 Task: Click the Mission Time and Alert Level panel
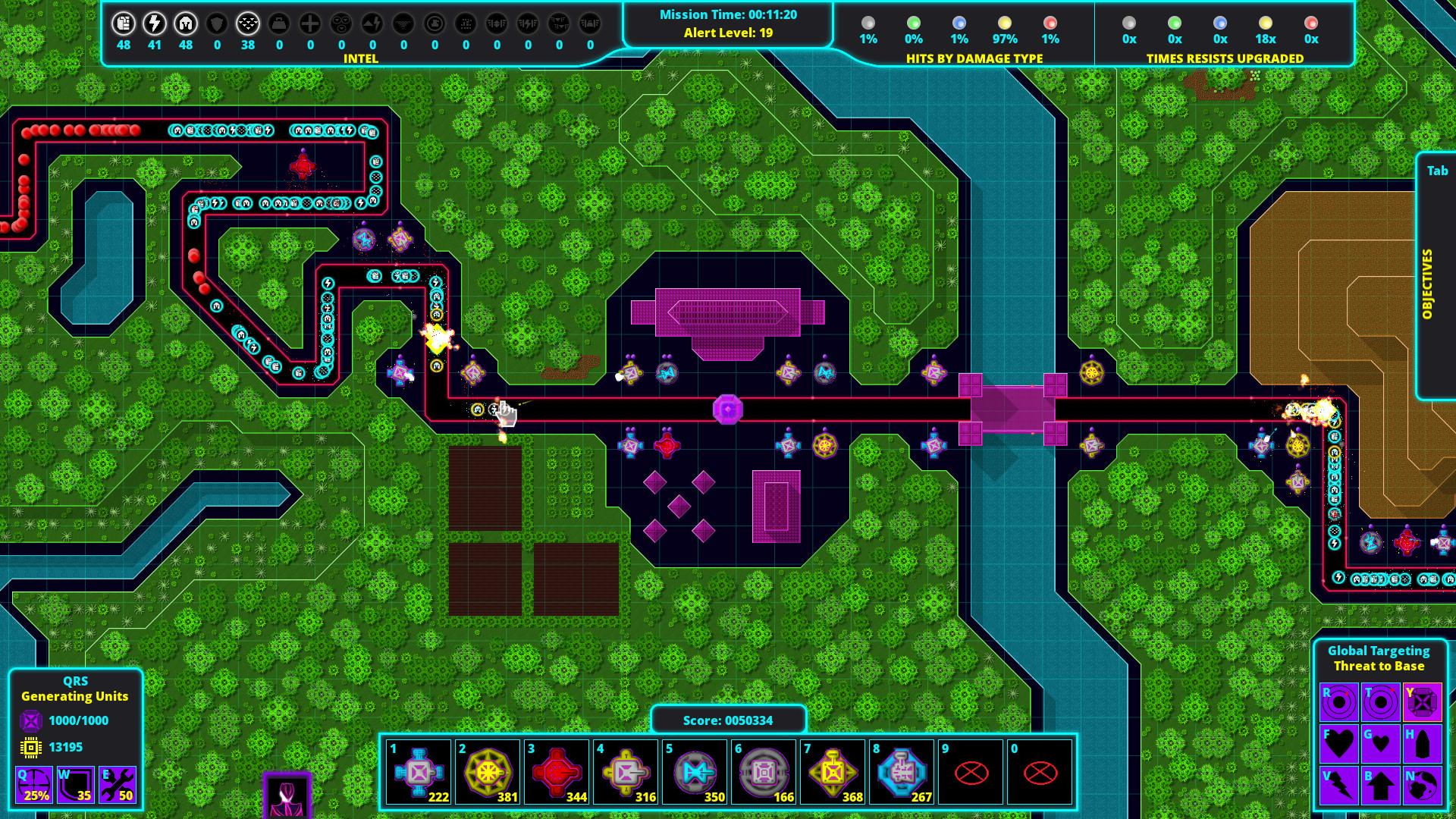point(726,23)
